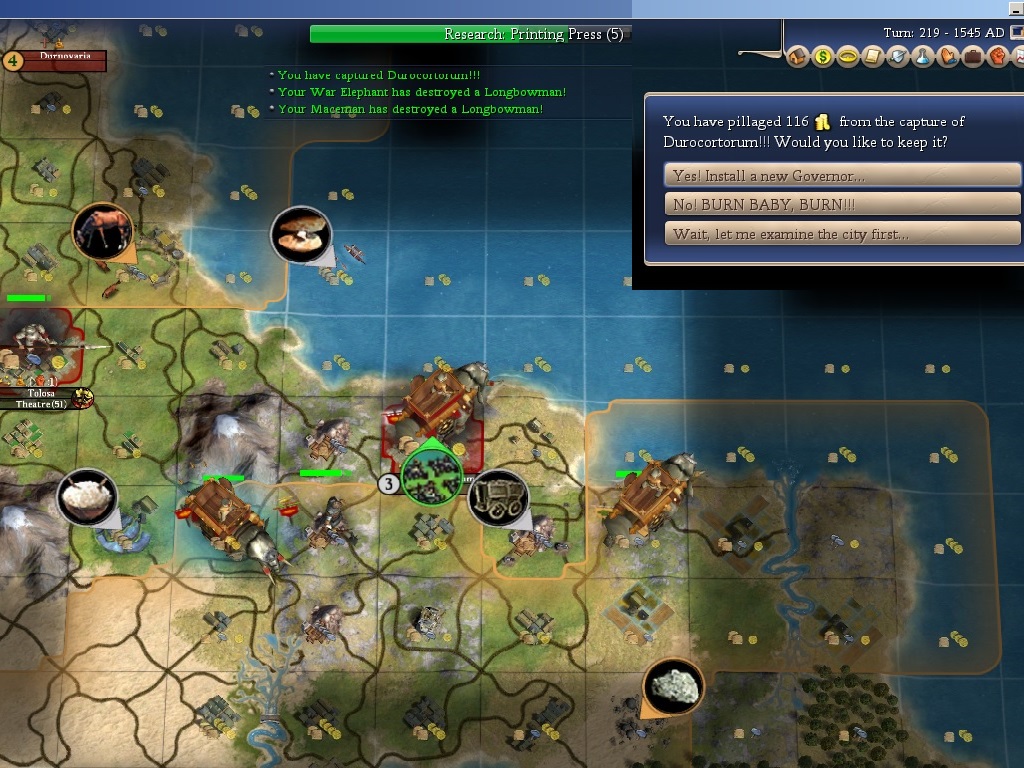Open the sword-and-shield Military Advisor

pyautogui.click(x=898, y=57)
